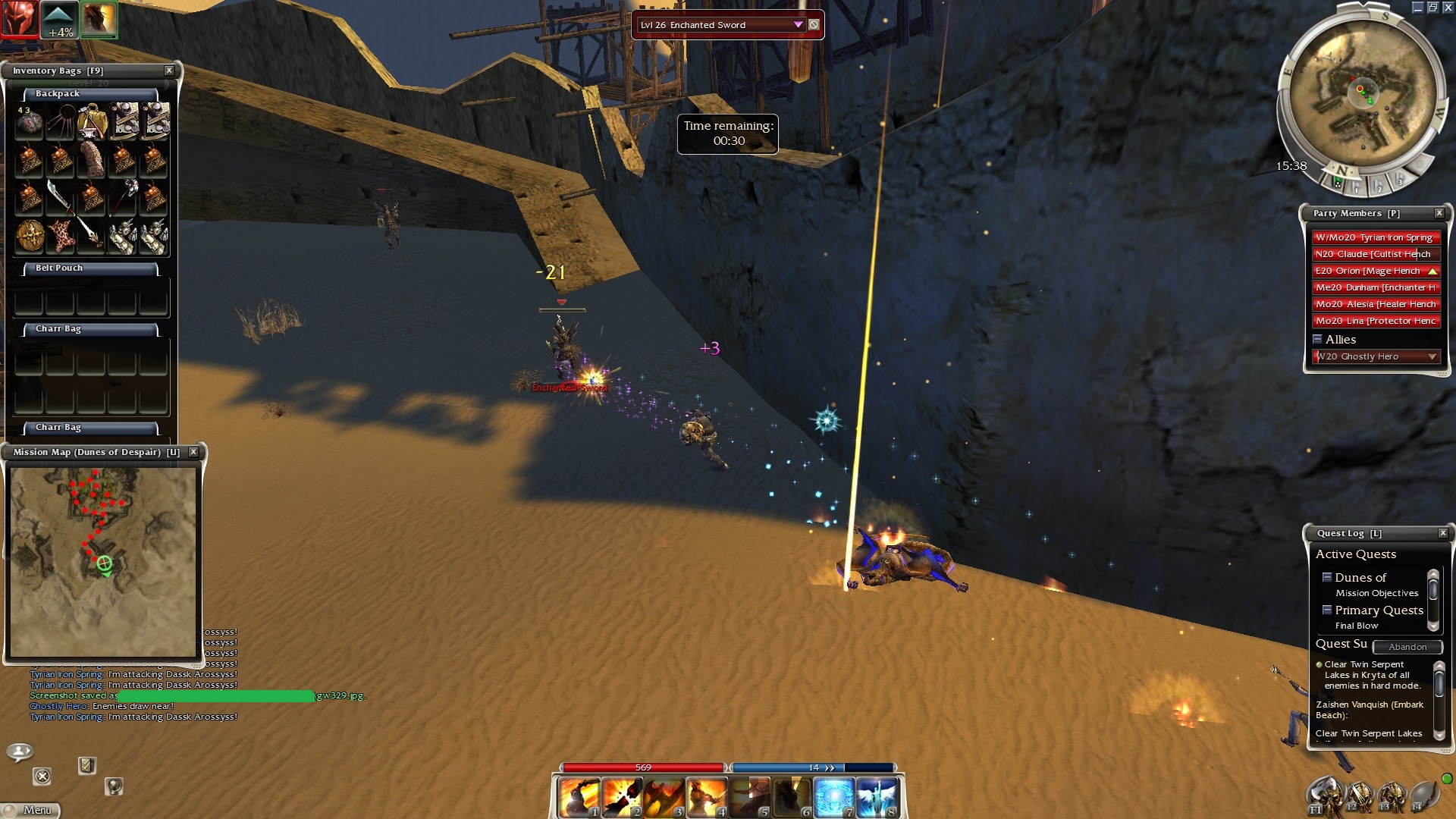Viewport: 1456px width, 819px height.
Task: Close the Mission Map window
Action: pyautogui.click(x=193, y=452)
